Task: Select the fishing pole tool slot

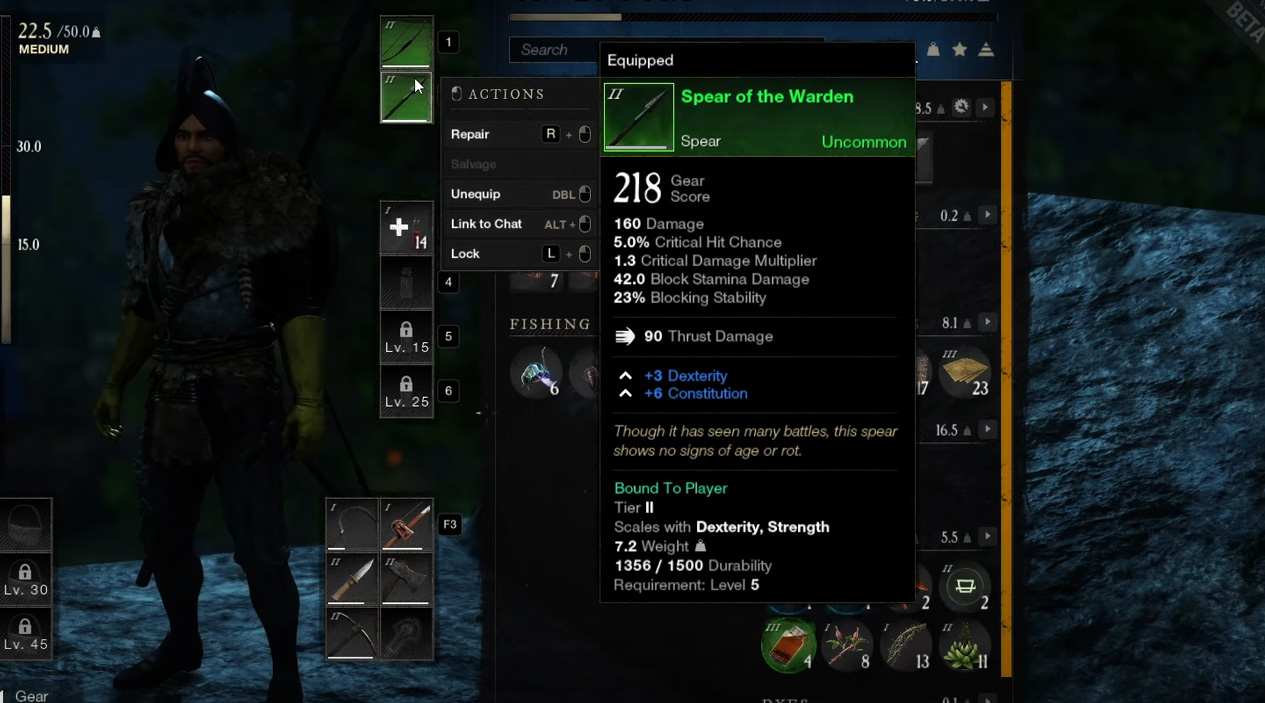Action: (x=406, y=525)
